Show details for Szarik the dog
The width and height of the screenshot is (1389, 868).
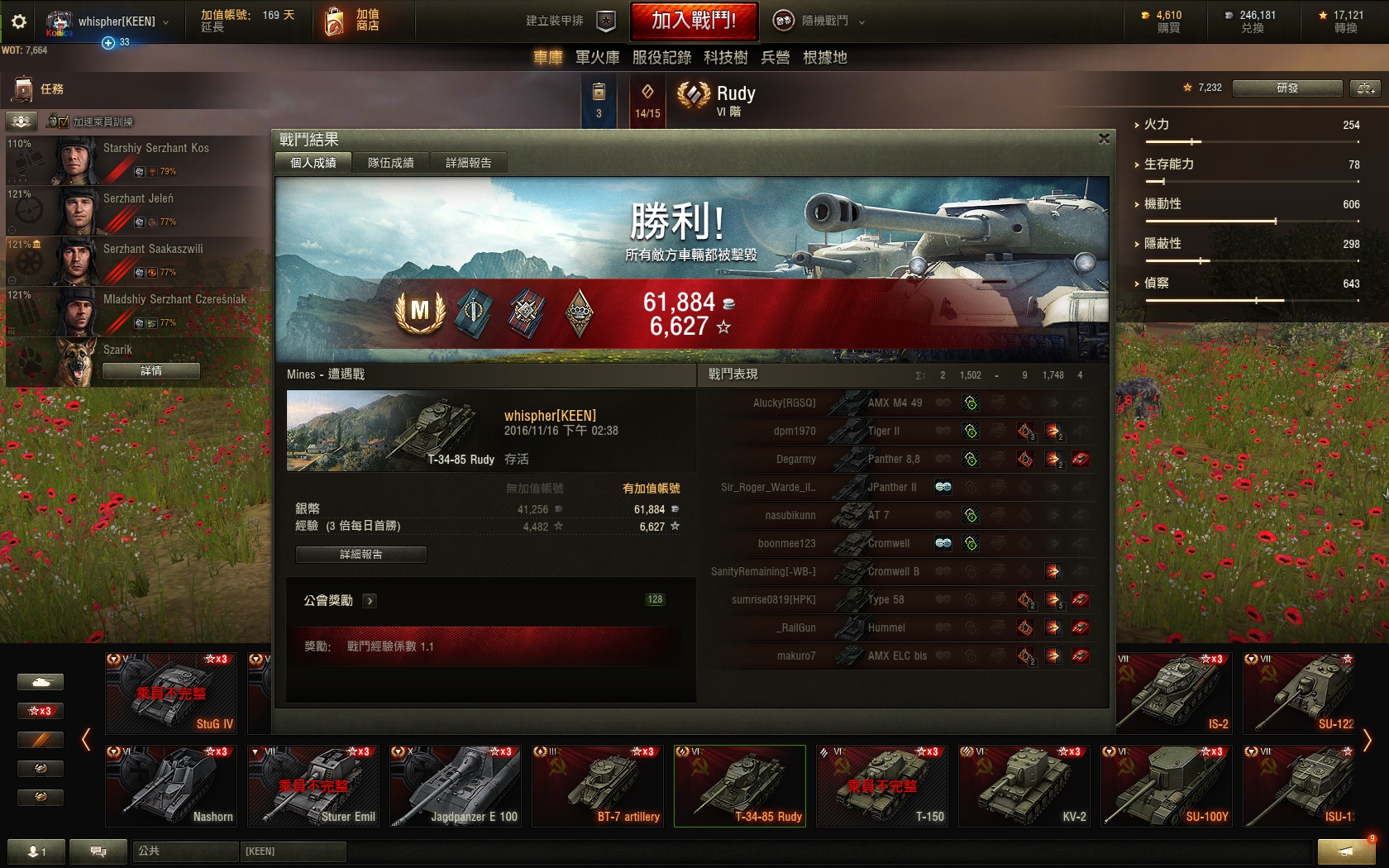151,371
